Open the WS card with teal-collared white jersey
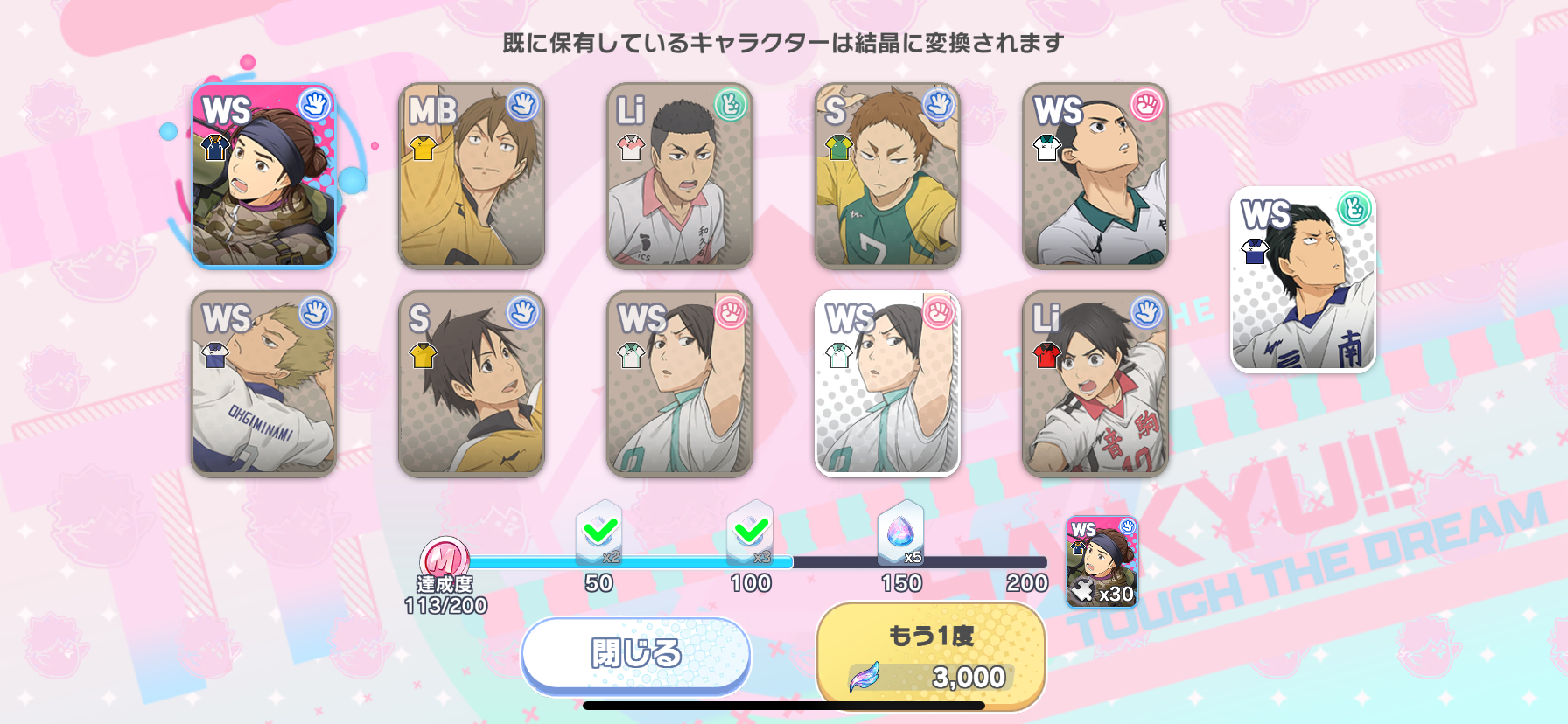Viewport: 1568px width, 724px height. point(1095,176)
